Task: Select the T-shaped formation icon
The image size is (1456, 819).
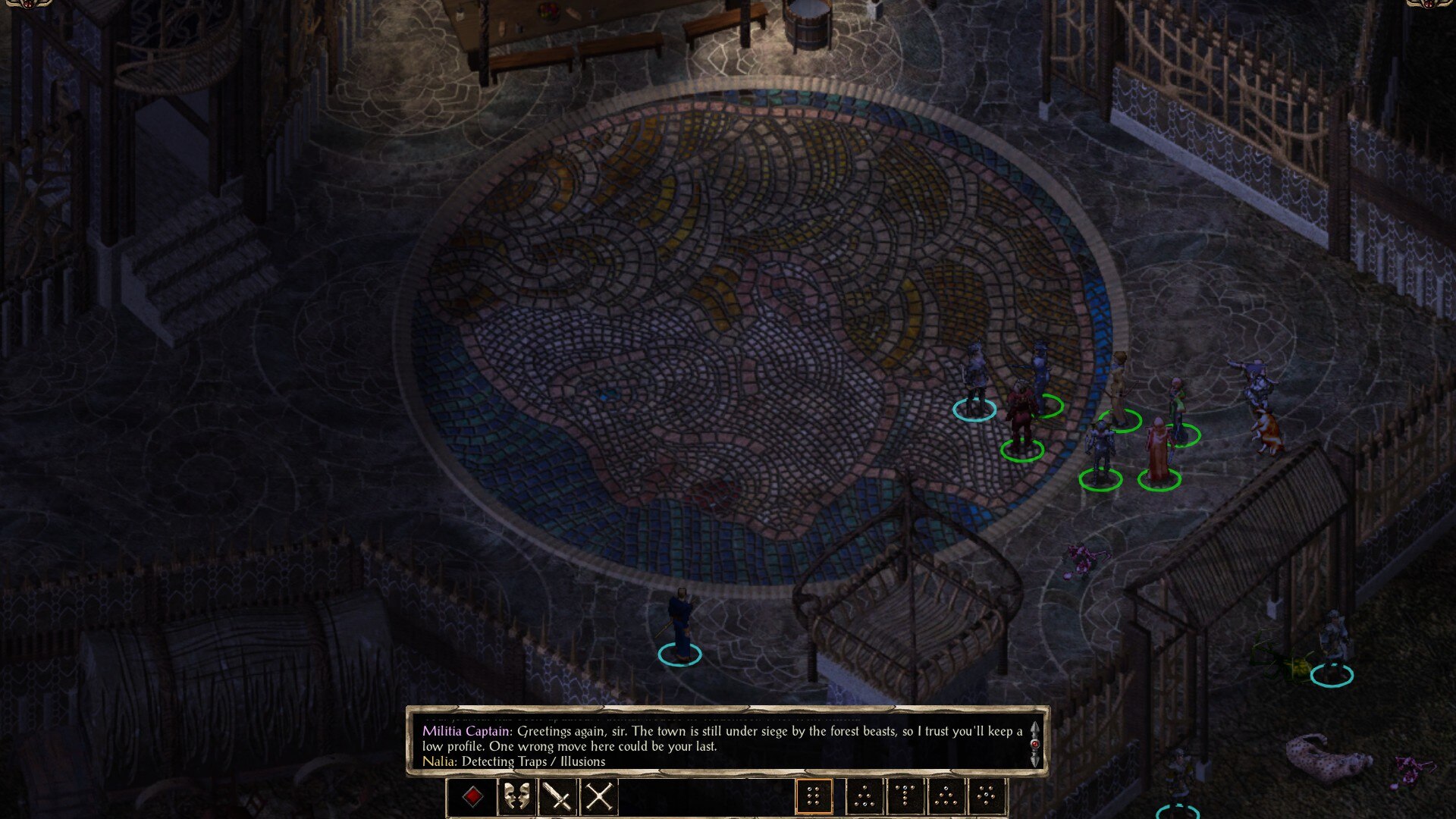Action: tap(905, 796)
